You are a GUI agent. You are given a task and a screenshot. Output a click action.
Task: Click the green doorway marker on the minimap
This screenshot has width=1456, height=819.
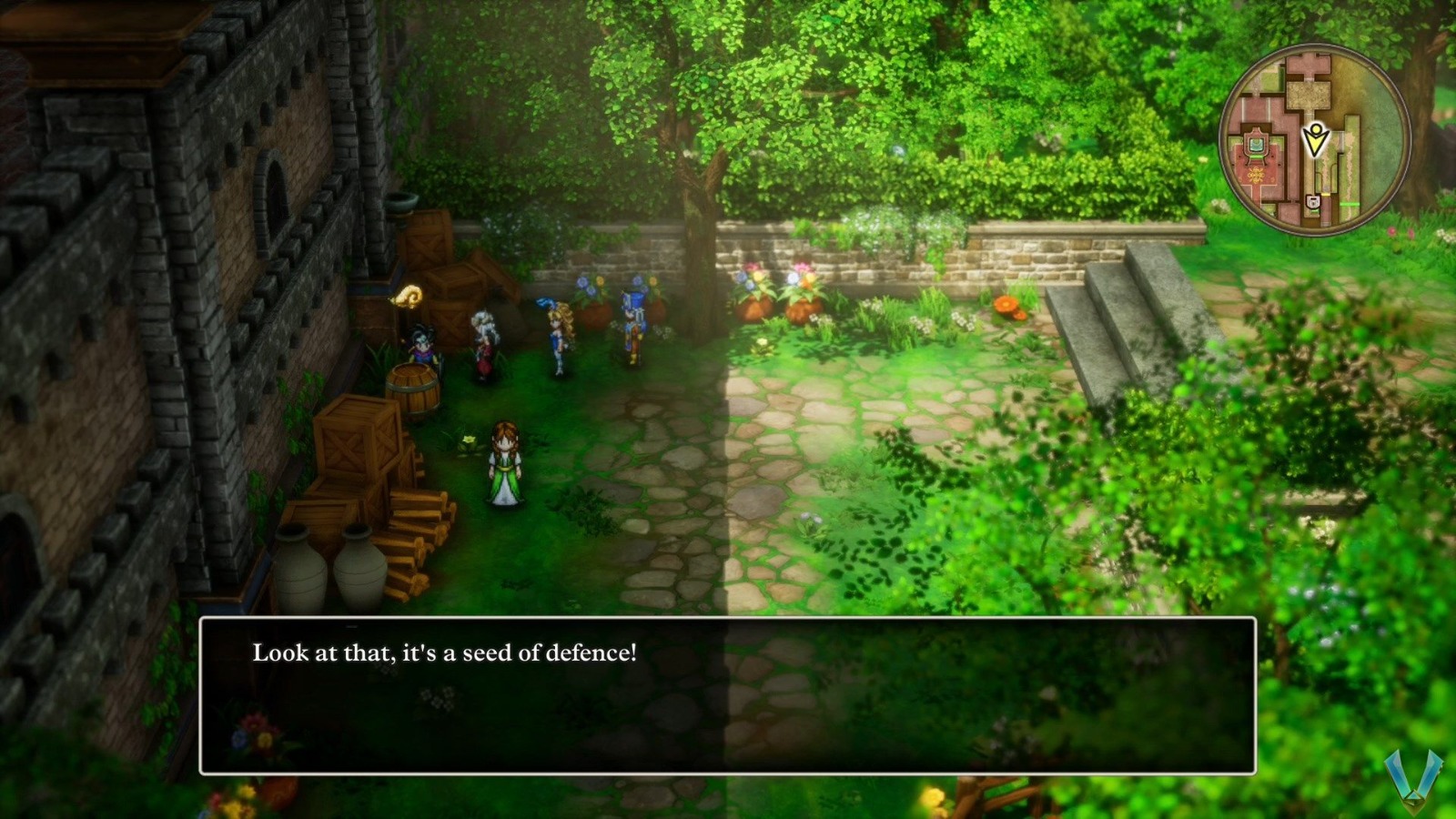pyautogui.click(x=1350, y=205)
